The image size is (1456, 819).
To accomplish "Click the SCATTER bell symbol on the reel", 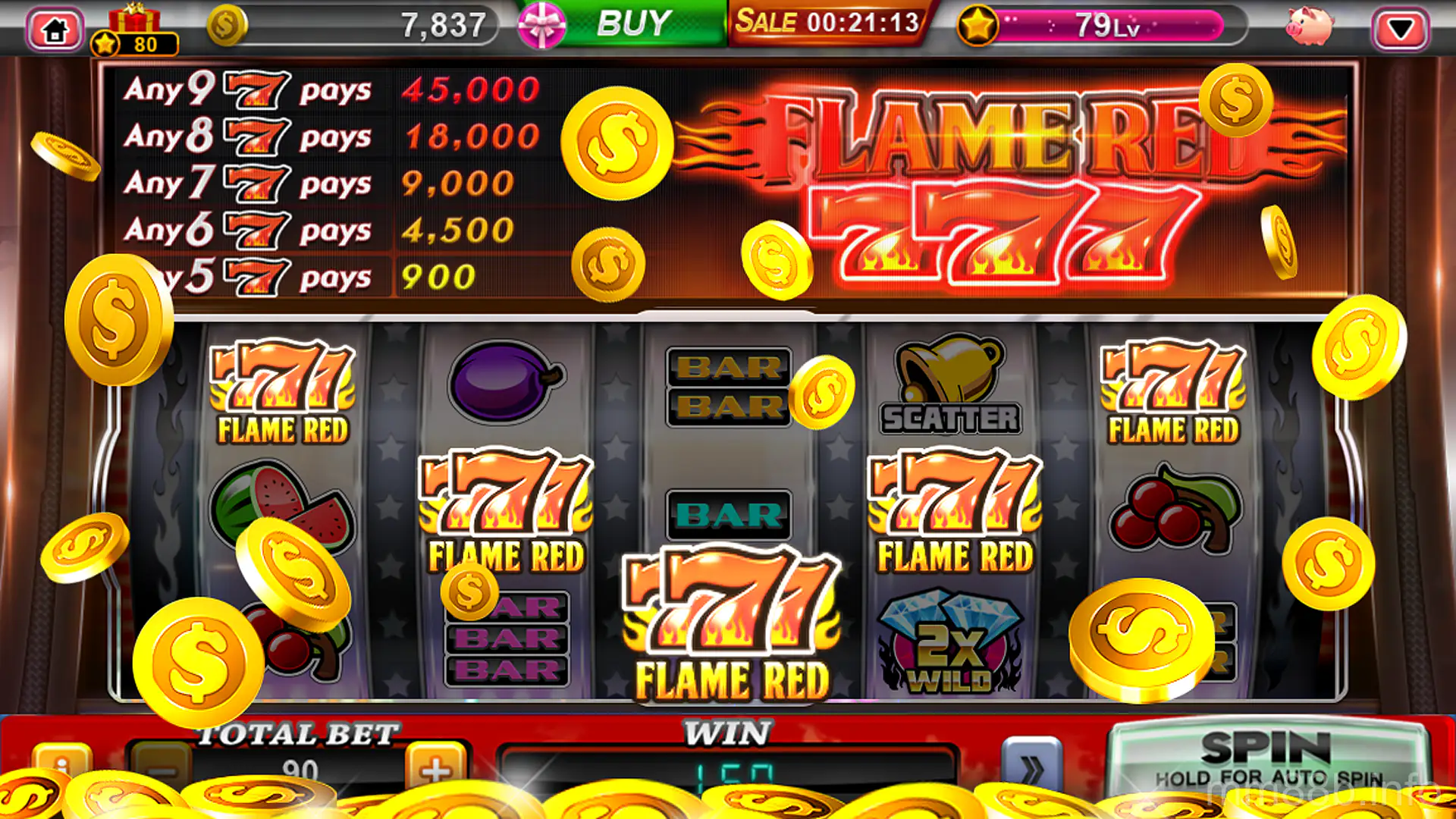I will point(950,387).
